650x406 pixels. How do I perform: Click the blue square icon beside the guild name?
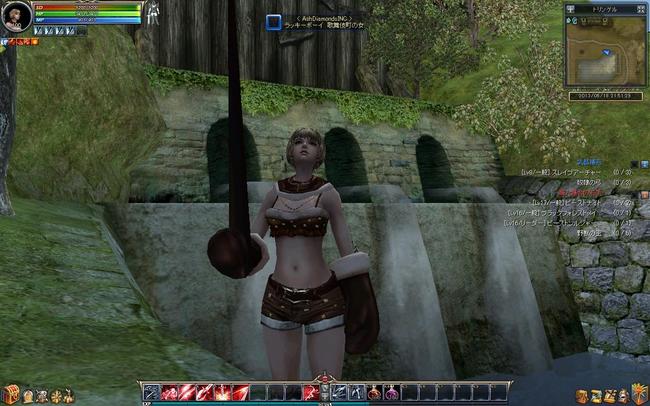273,21
